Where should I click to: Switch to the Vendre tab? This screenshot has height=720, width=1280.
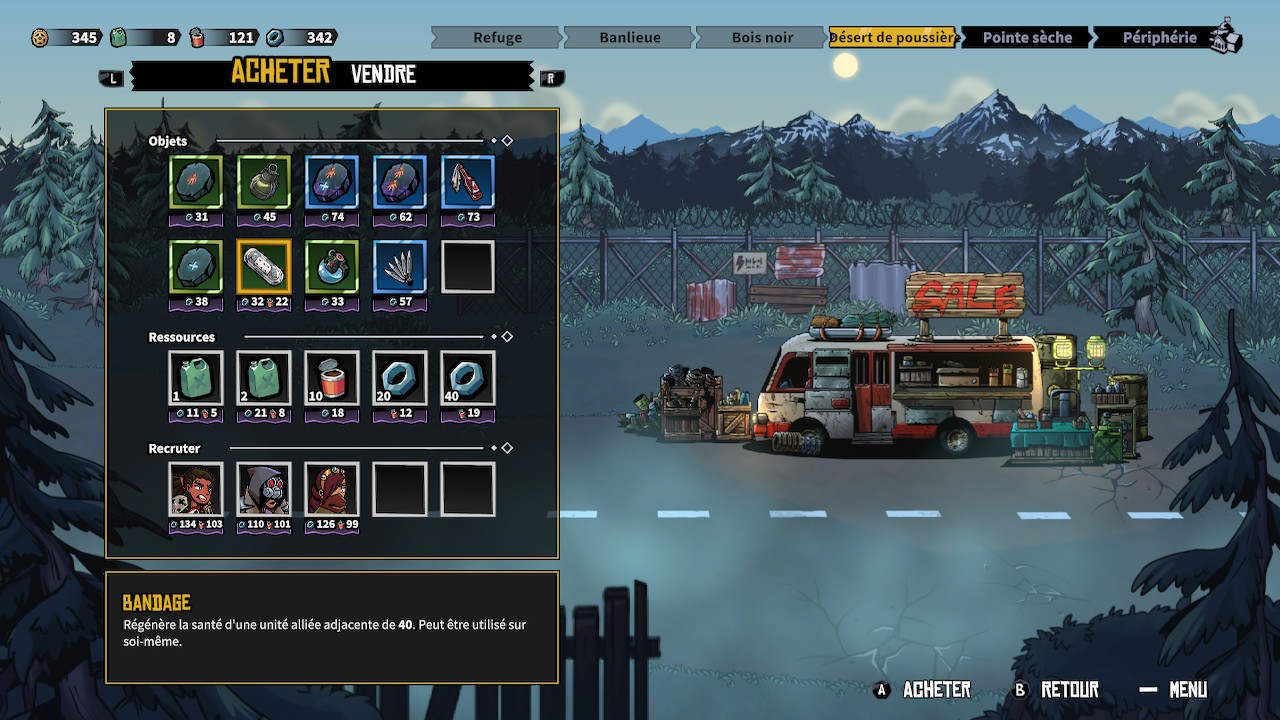point(383,74)
